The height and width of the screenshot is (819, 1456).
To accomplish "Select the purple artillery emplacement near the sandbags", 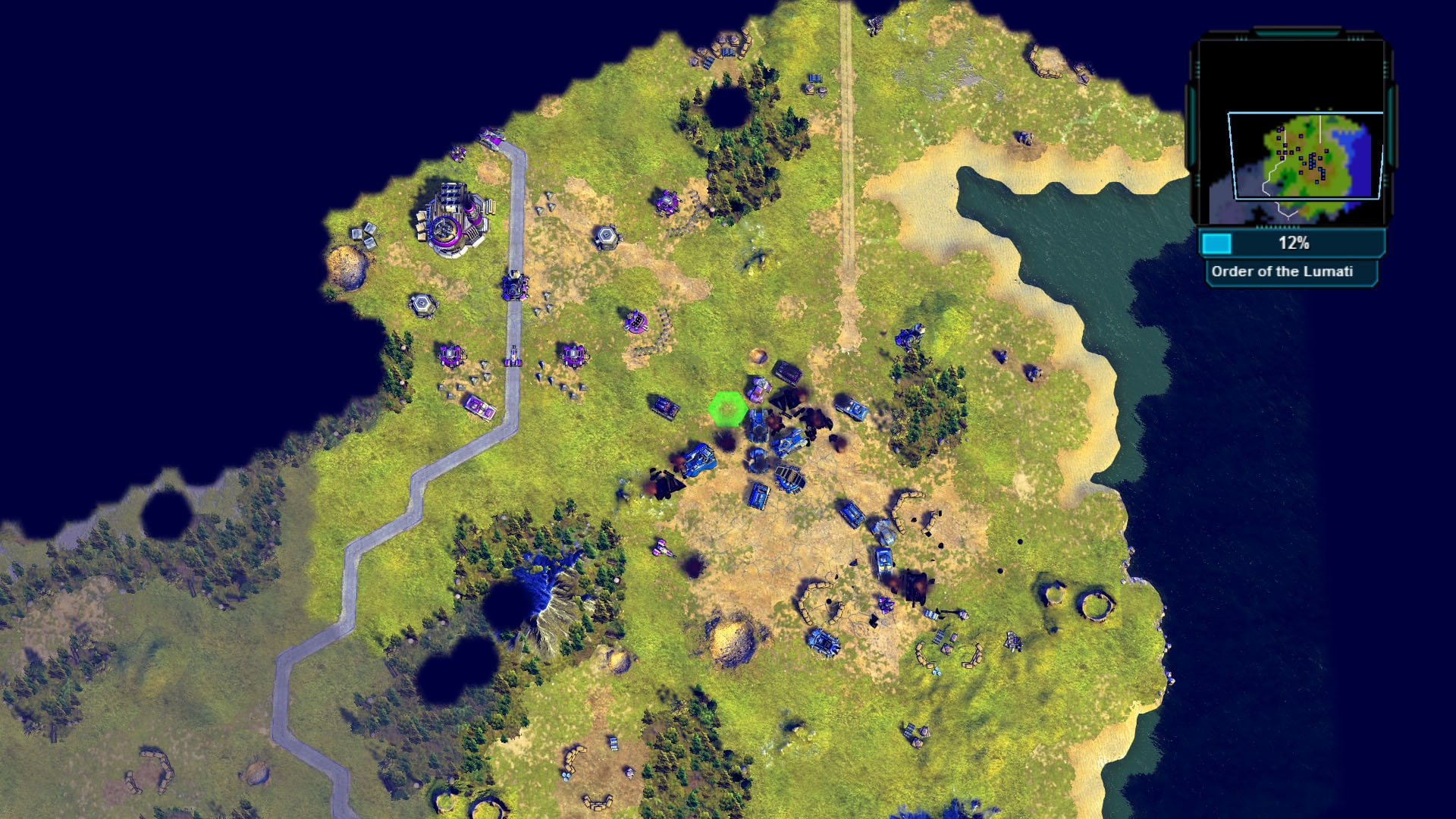I will [x=635, y=322].
